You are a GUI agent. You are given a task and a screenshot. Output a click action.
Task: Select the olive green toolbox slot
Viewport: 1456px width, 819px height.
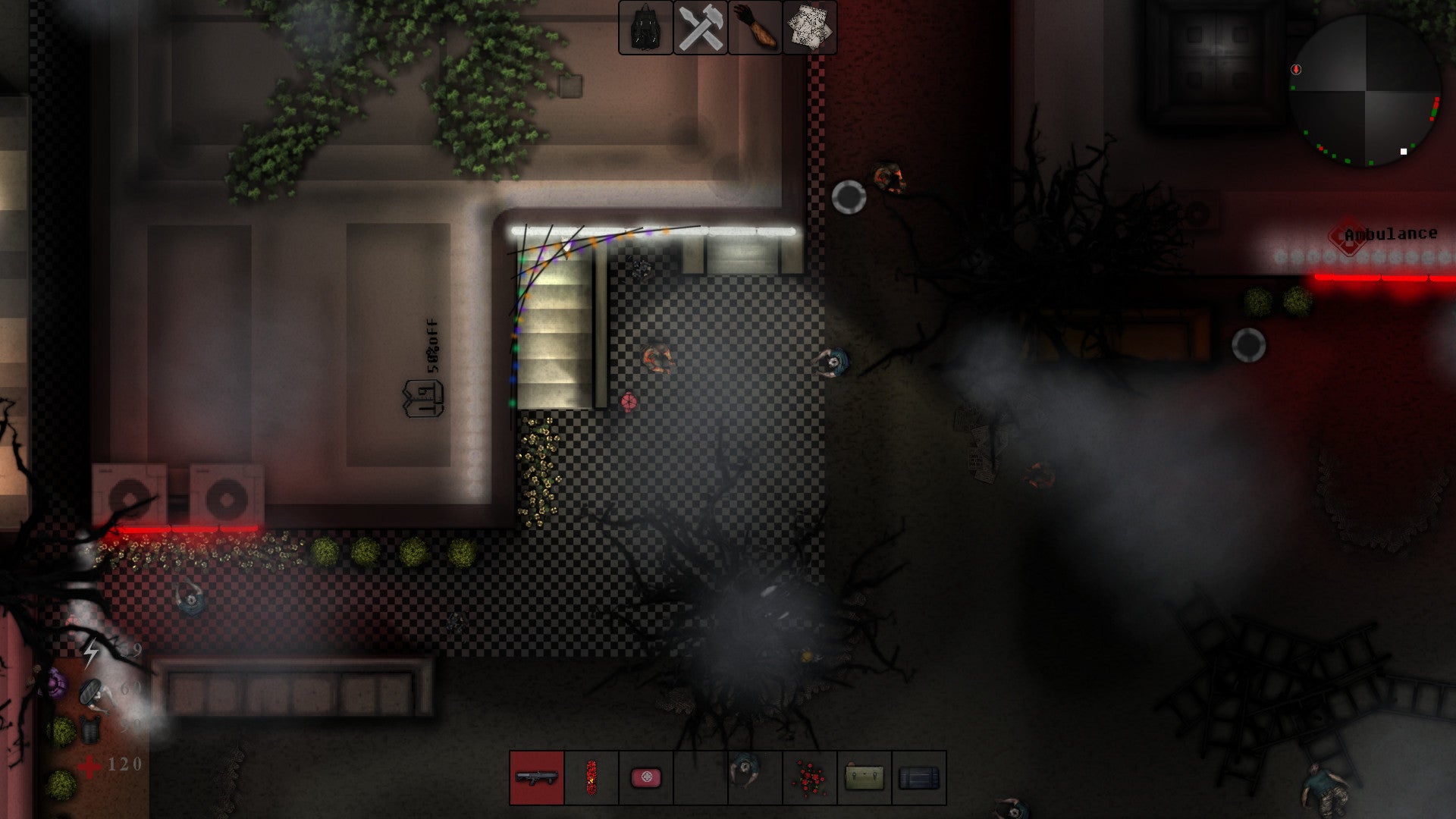(864, 777)
